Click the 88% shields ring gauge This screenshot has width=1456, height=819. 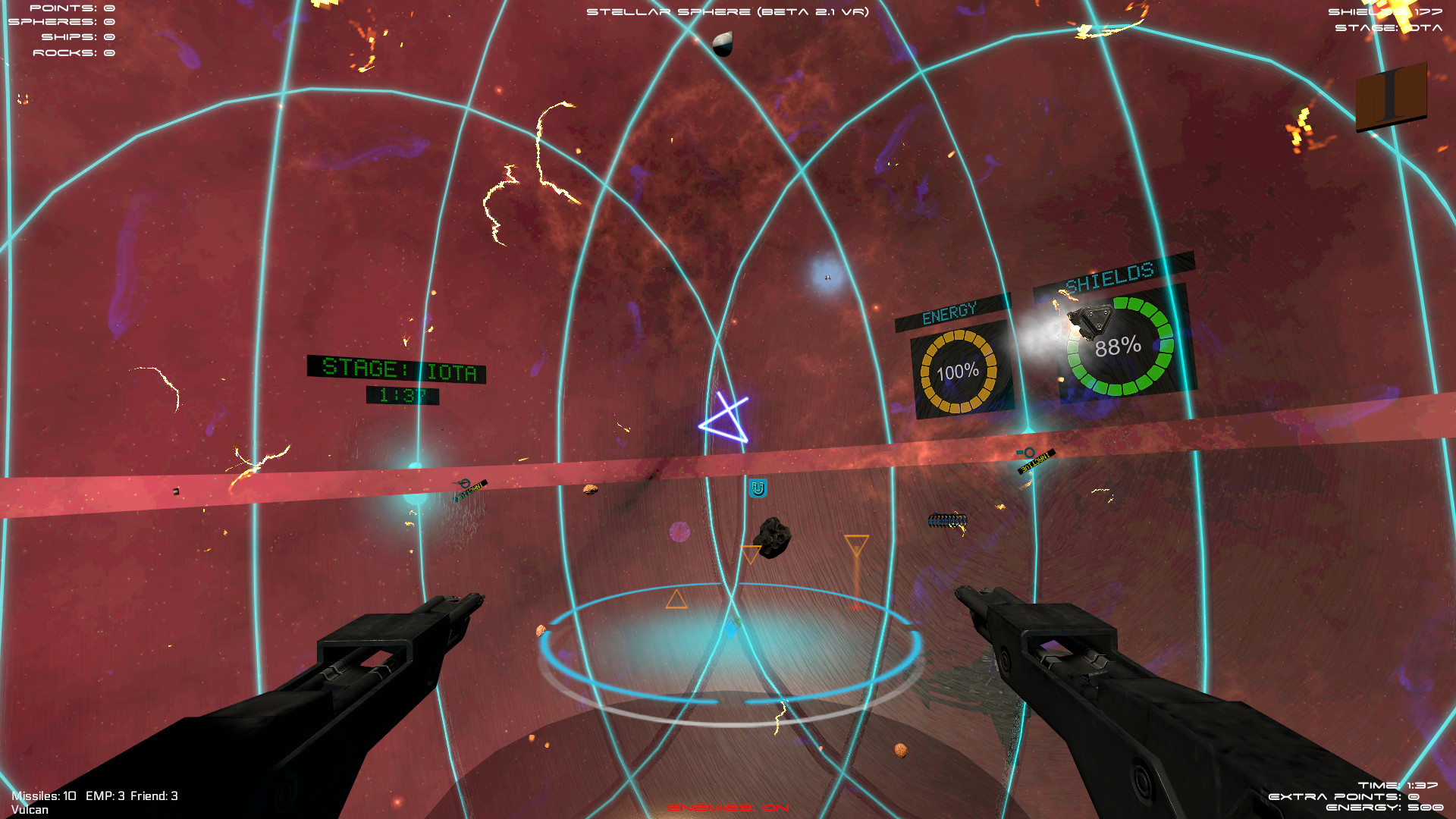click(x=1119, y=348)
